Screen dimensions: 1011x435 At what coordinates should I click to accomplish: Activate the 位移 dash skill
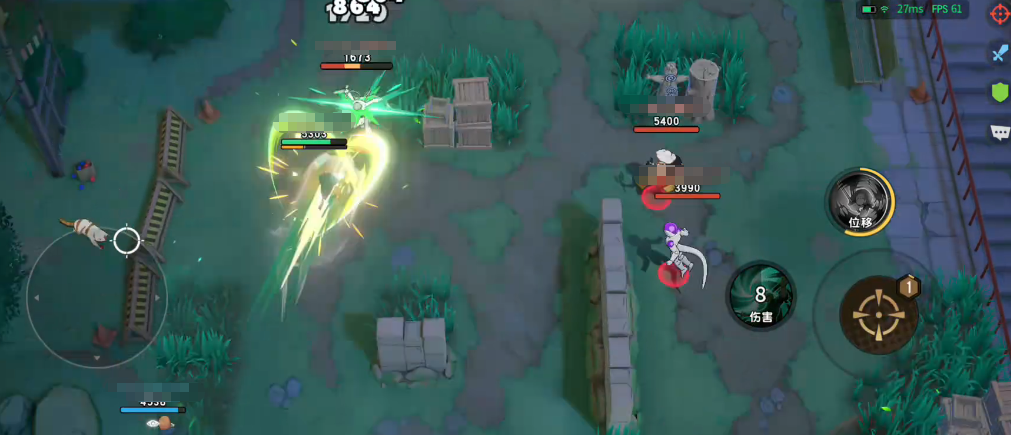pyautogui.click(x=860, y=202)
